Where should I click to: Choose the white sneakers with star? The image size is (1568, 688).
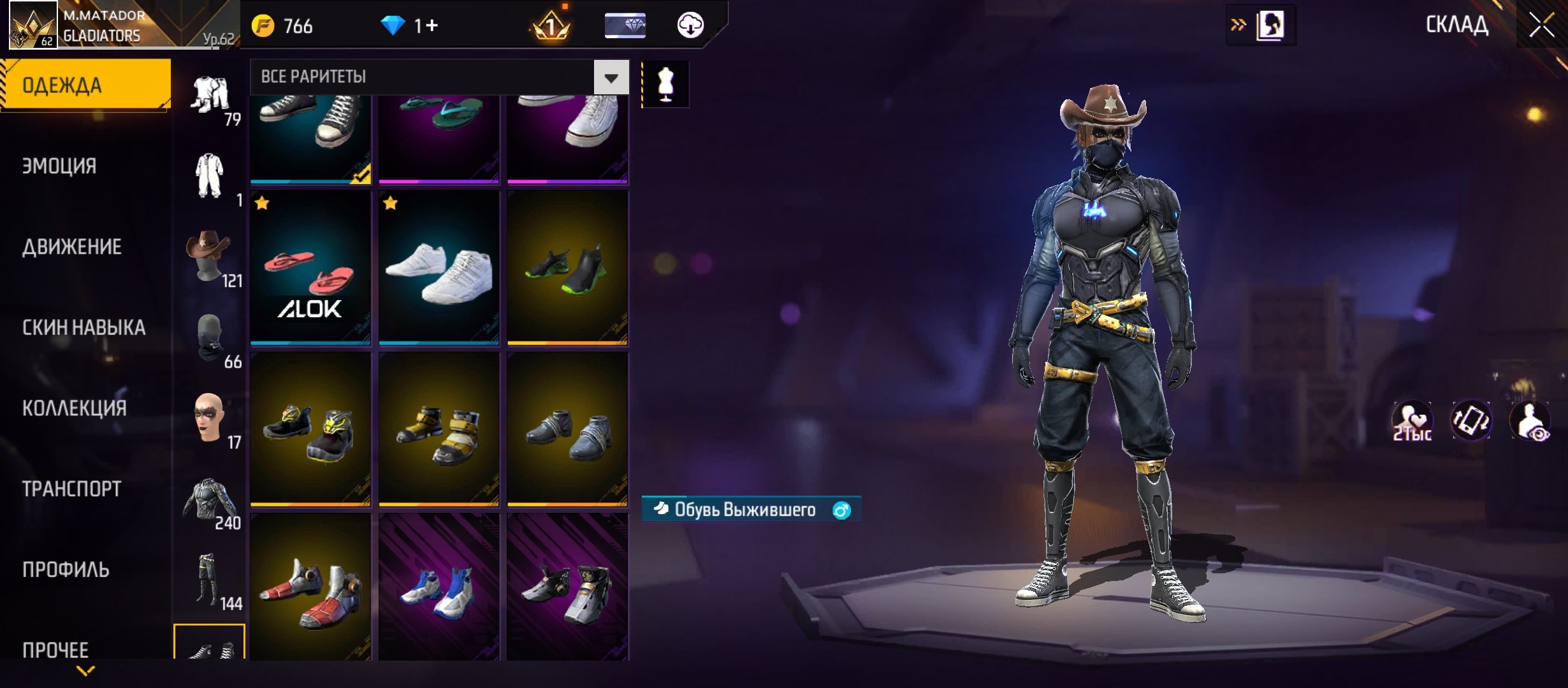tap(439, 268)
